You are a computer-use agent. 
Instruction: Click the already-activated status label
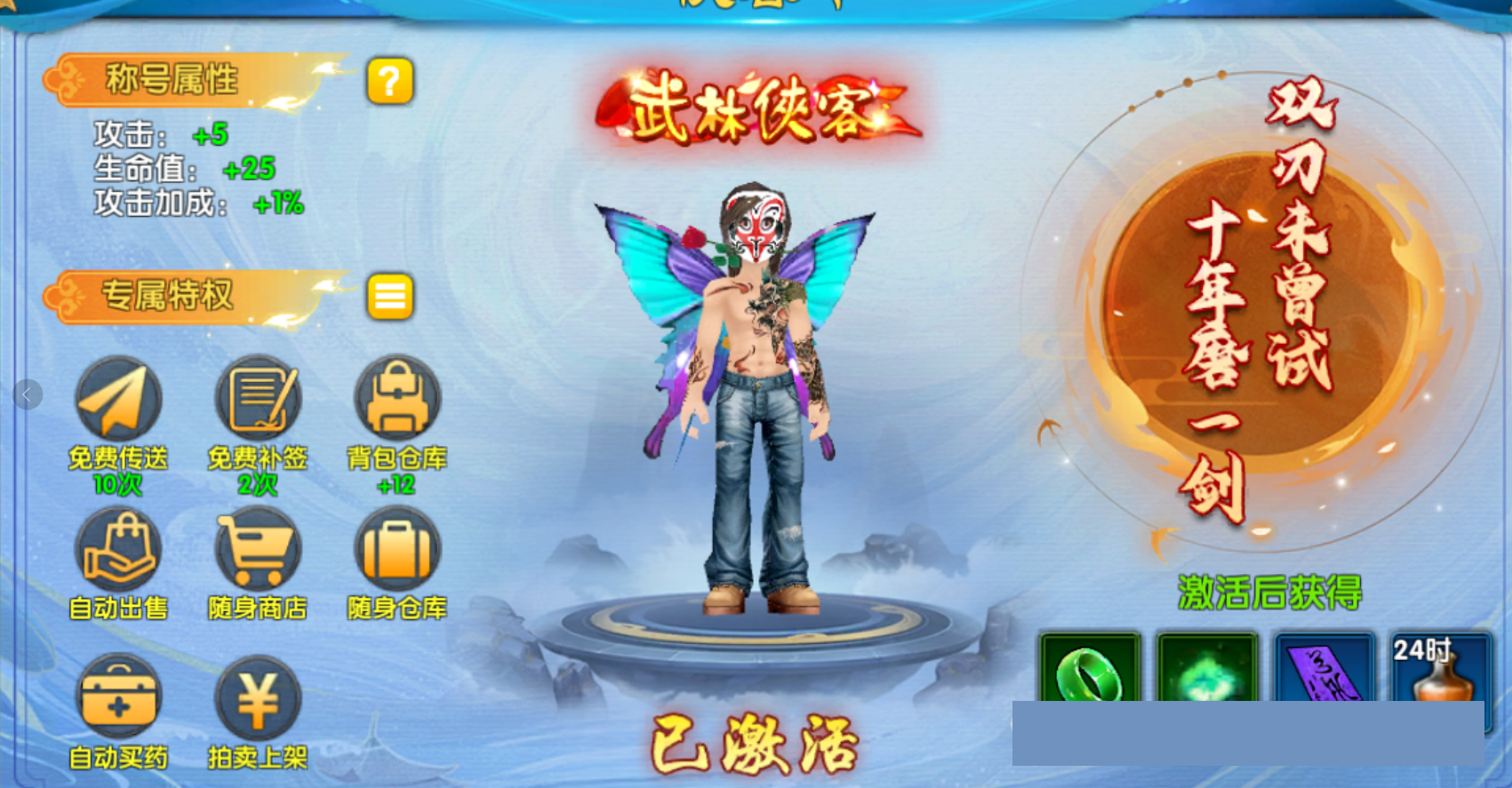755,744
